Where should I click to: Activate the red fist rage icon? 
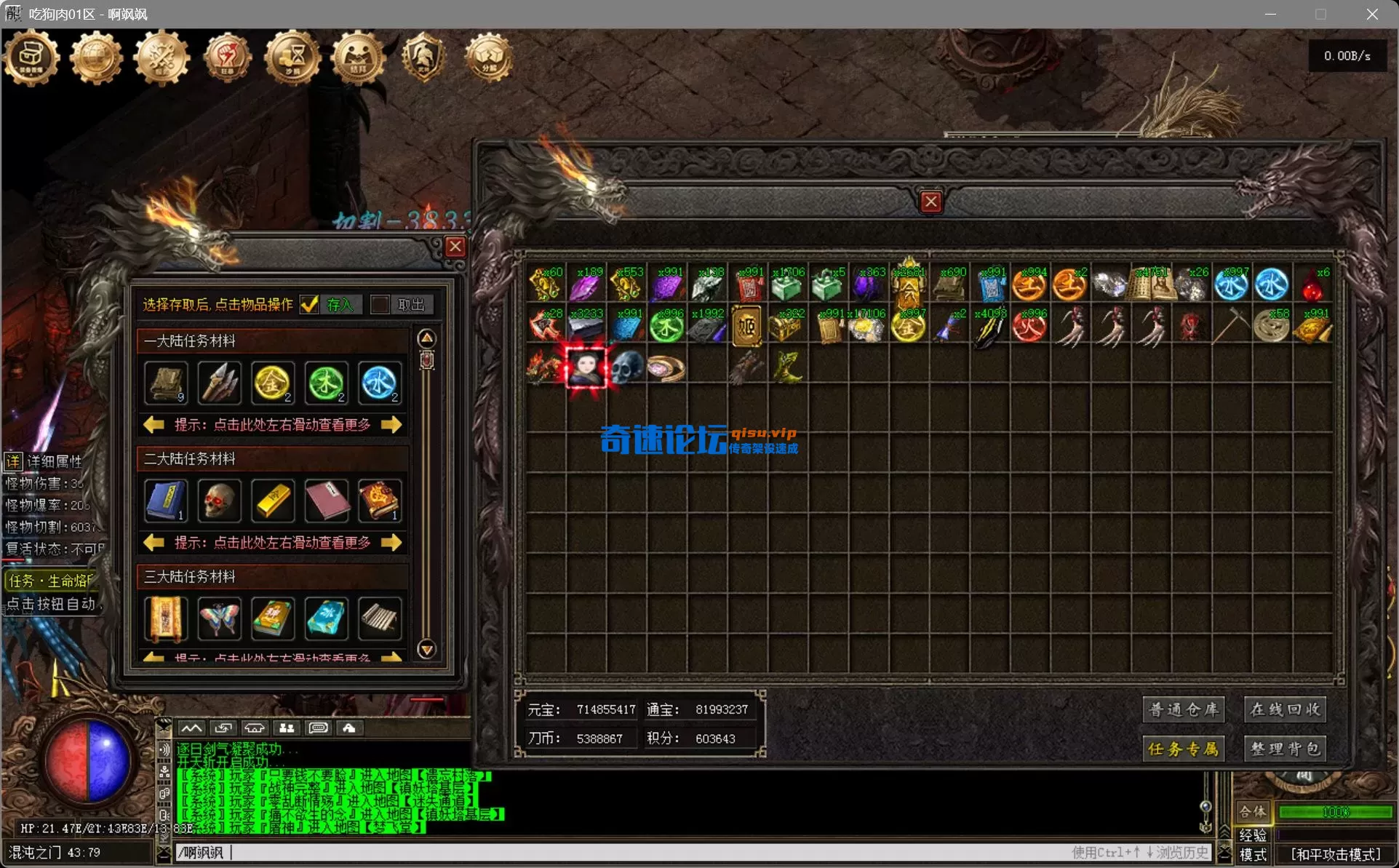(x=227, y=58)
